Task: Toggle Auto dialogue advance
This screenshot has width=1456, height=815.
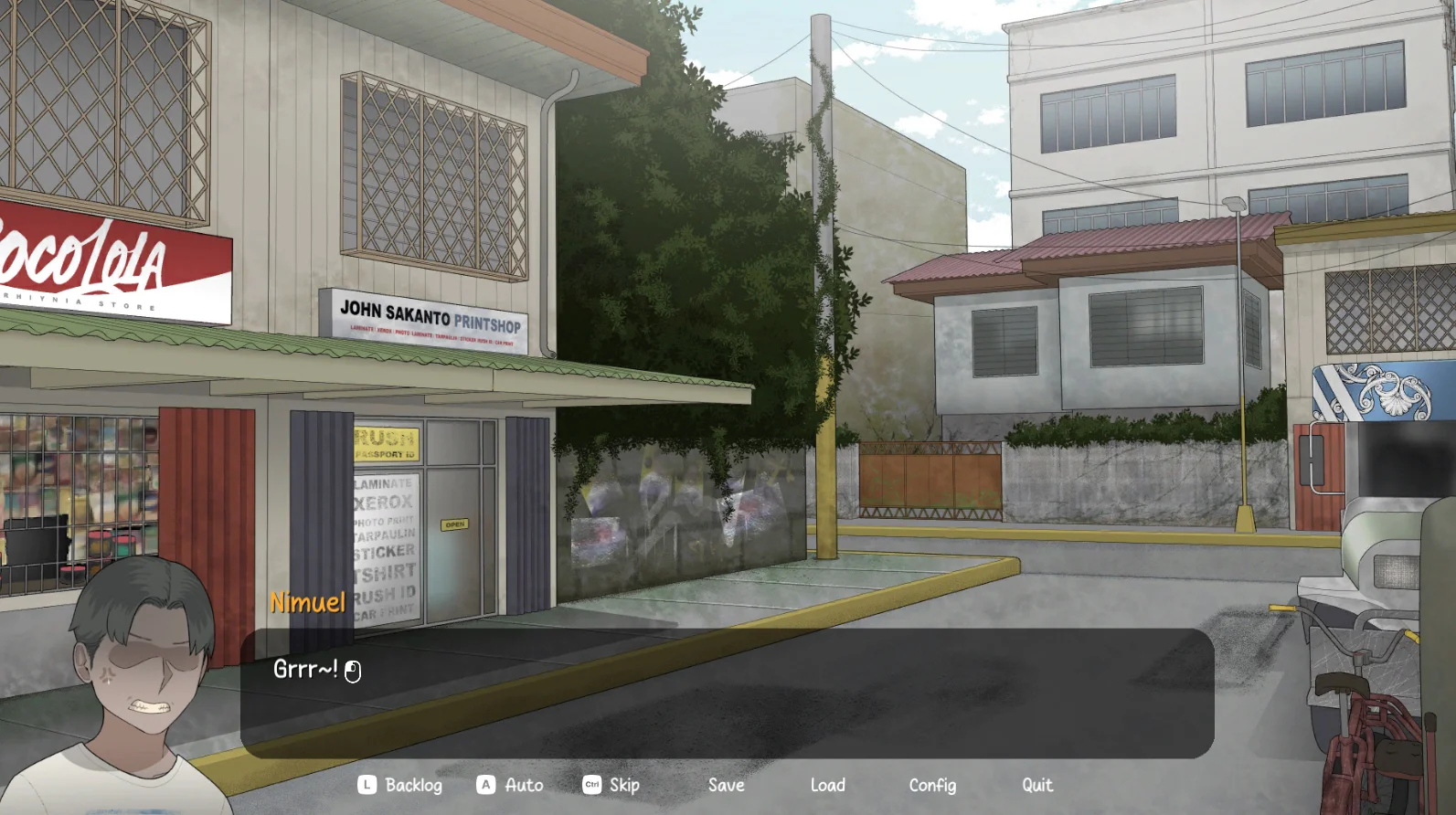Action: pos(511,785)
